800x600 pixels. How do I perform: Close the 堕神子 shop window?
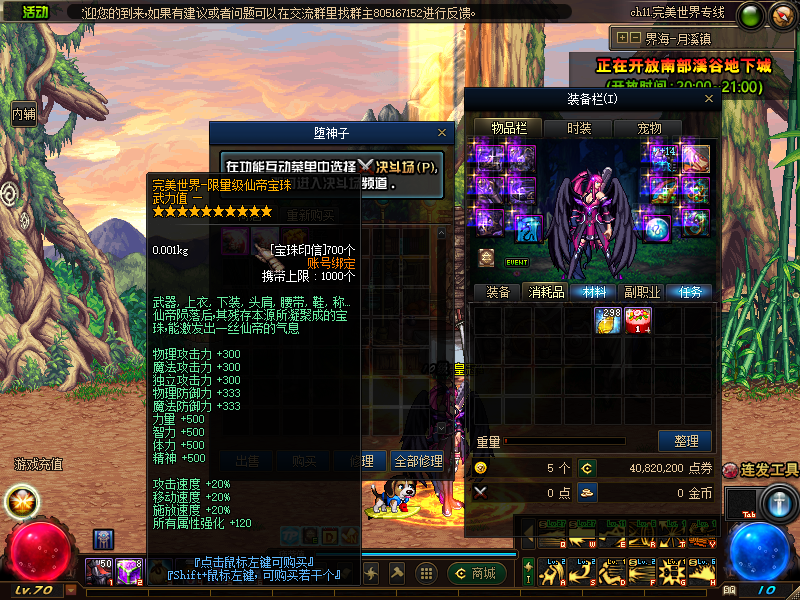click(443, 132)
